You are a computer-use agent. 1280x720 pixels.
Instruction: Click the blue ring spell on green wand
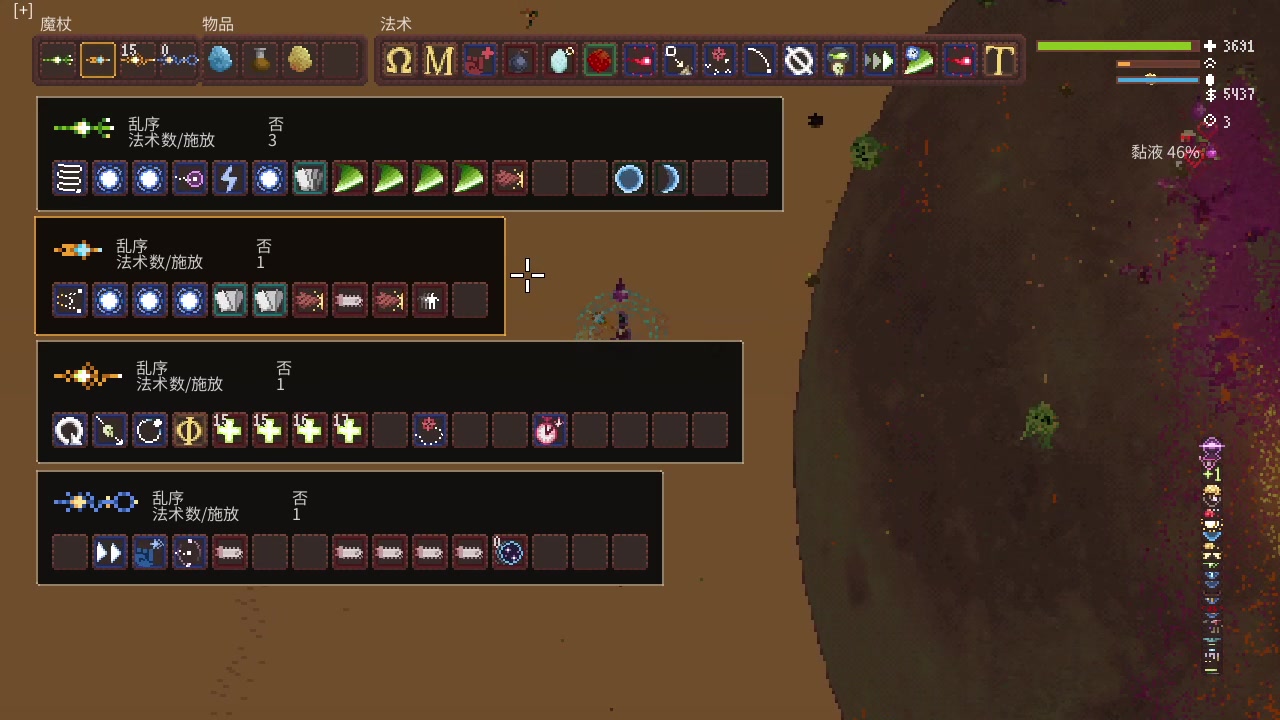[629, 179]
